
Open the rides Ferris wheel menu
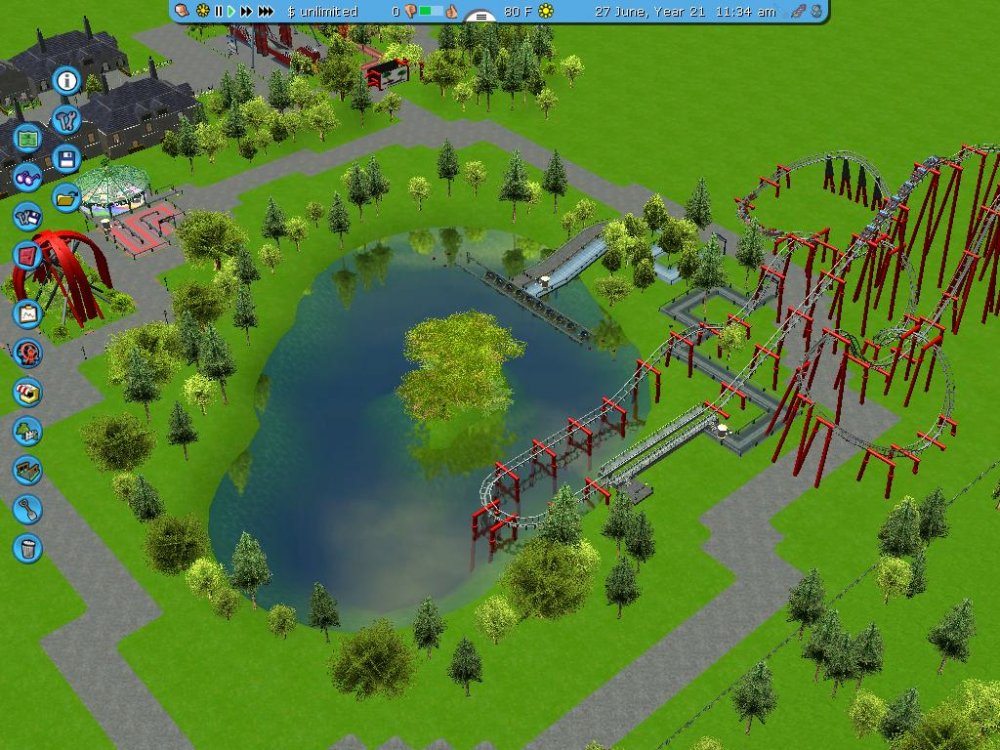27,352
